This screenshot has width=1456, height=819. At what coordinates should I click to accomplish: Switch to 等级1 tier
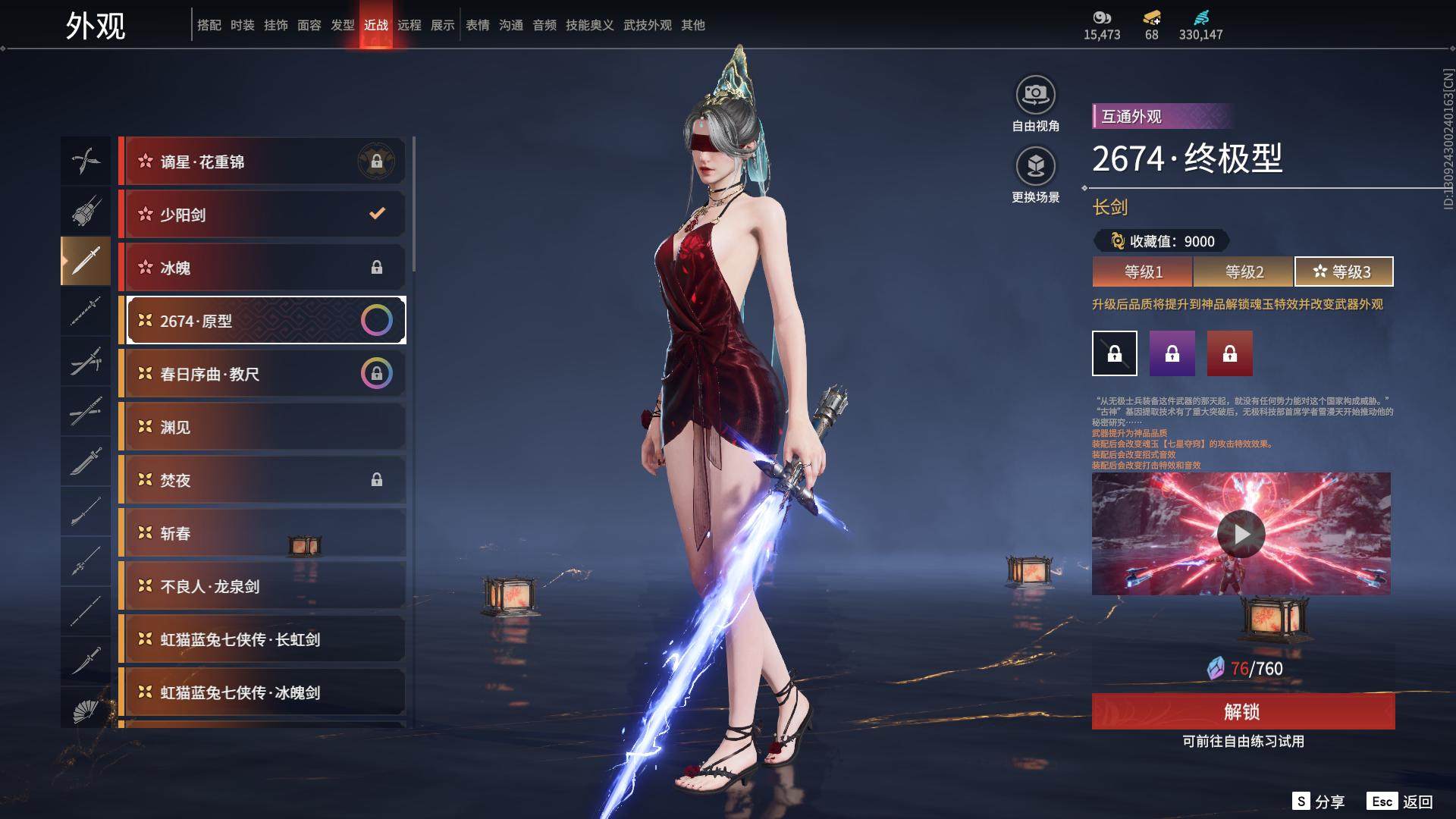pos(1143,271)
